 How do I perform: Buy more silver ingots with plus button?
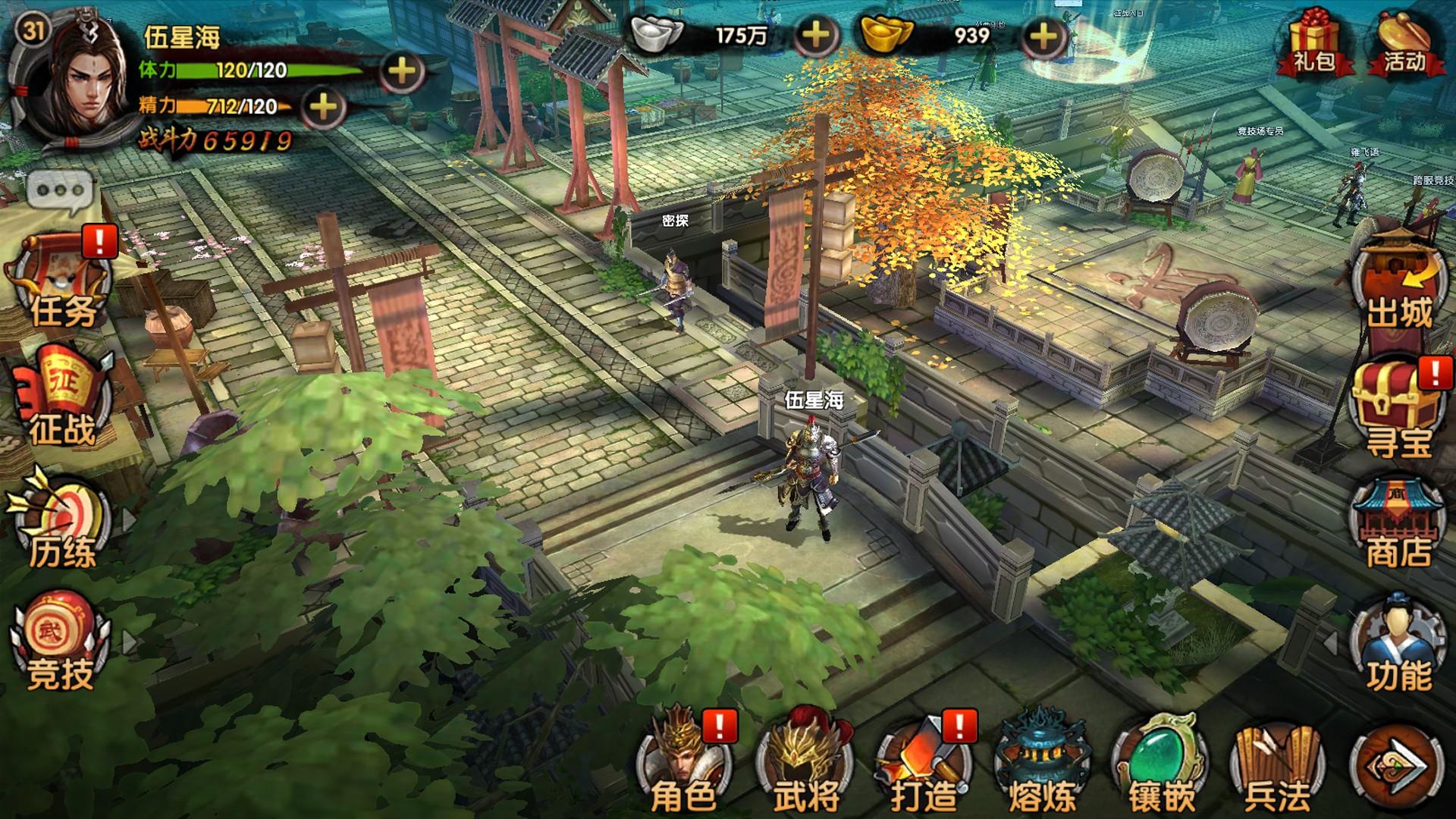click(815, 35)
